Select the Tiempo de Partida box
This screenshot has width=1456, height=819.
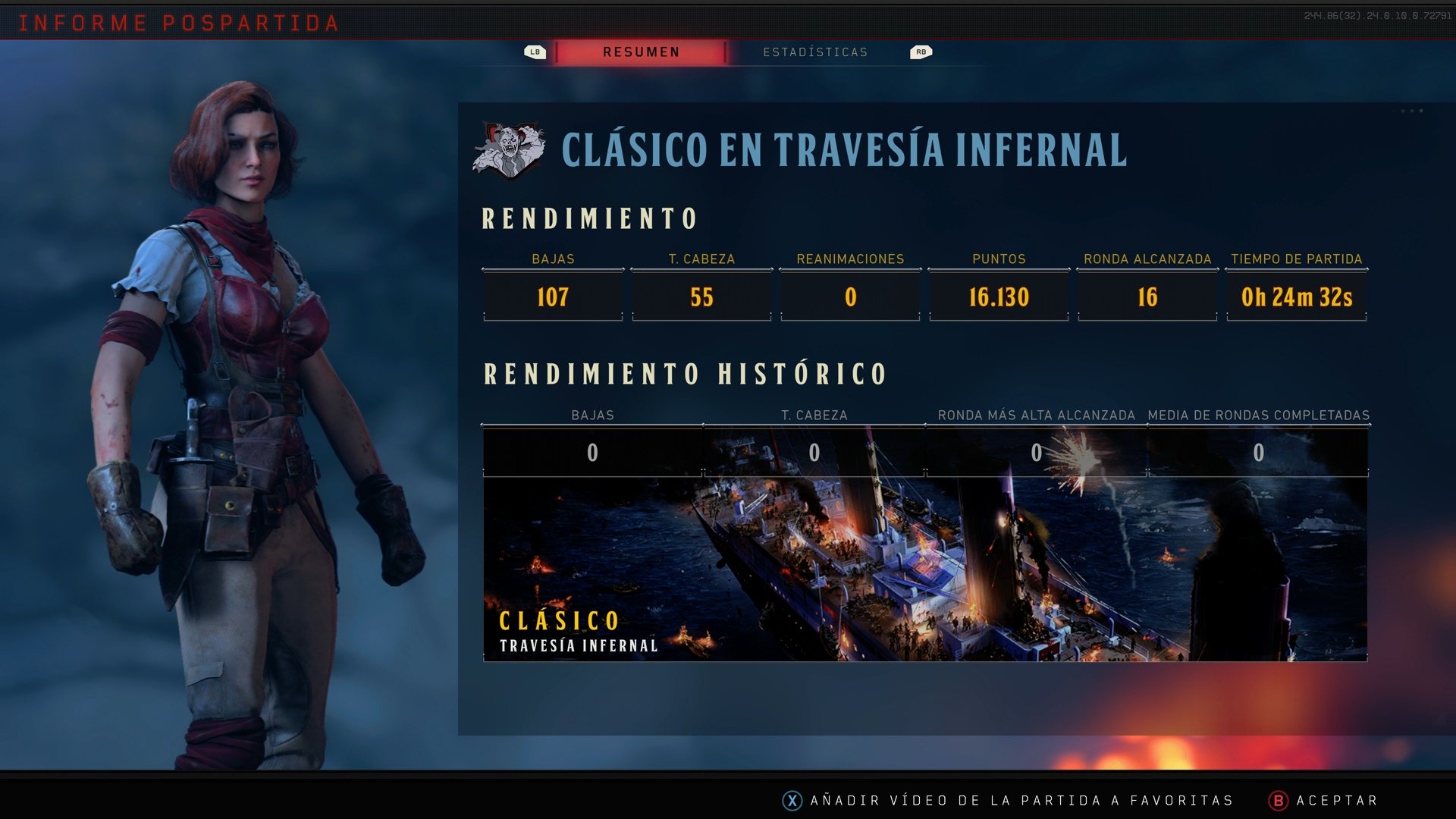1297,297
